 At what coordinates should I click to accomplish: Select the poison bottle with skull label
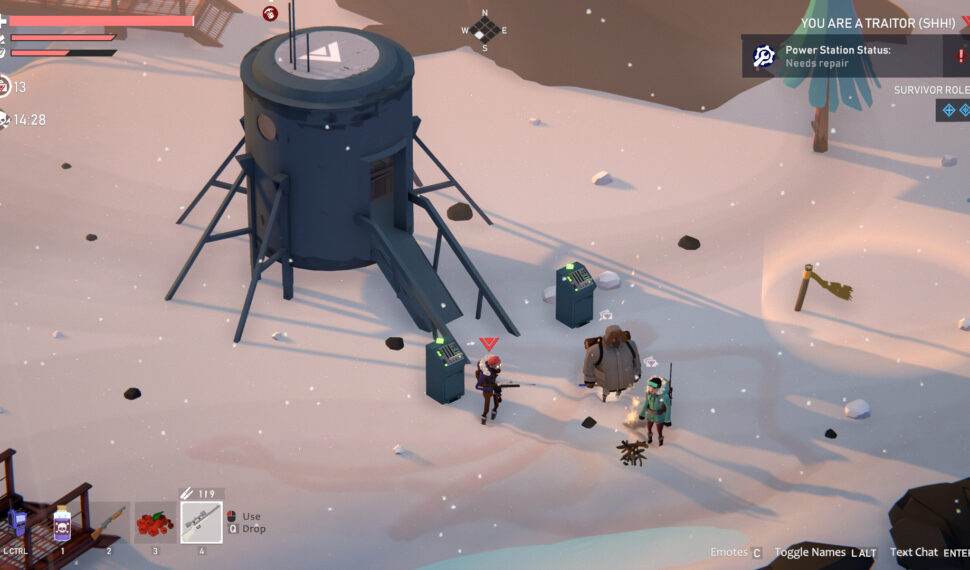(62, 522)
